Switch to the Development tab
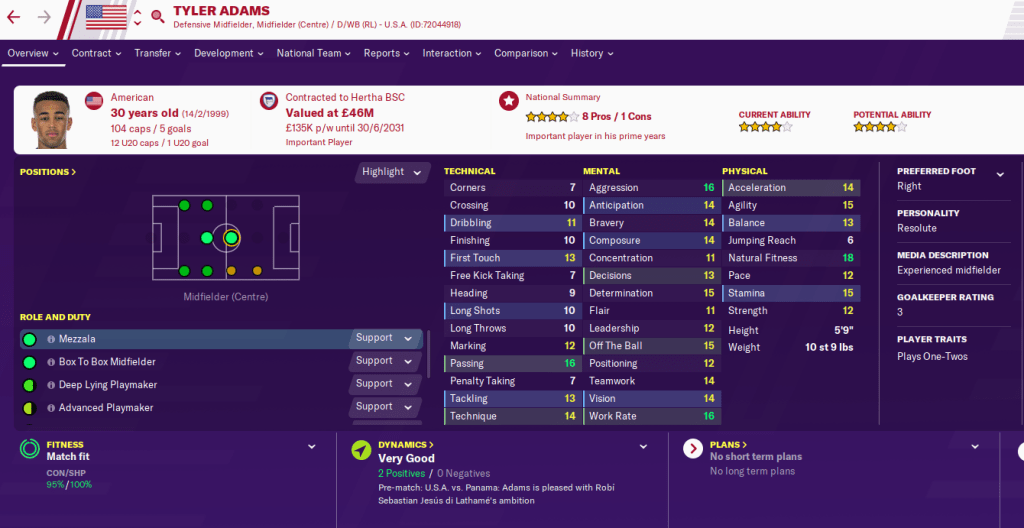The image size is (1024, 528). click(x=229, y=53)
